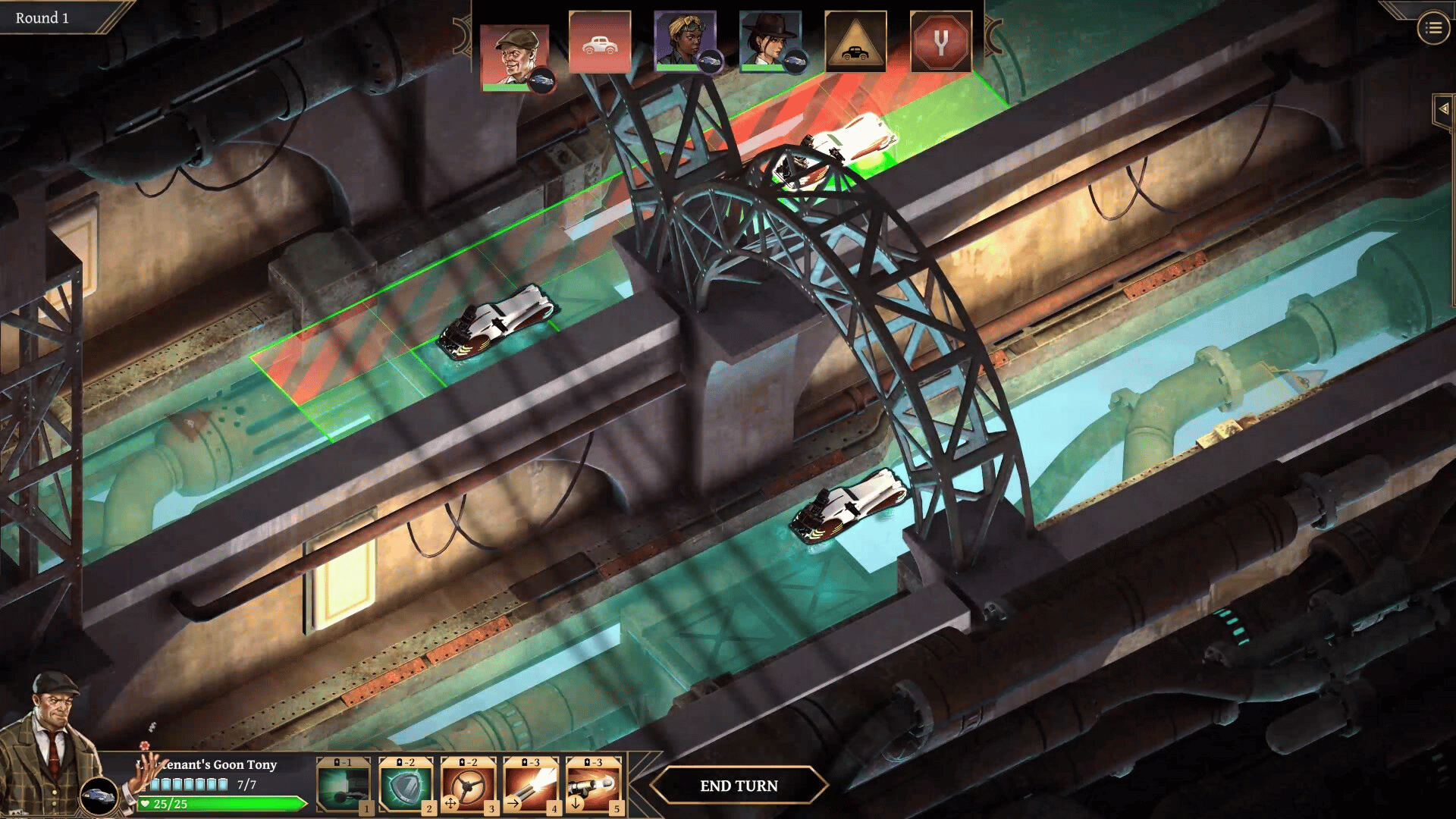Image resolution: width=1456 pixels, height=819 pixels.
Task: Click the round car icon beside Tony's portrait
Action: click(x=99, y=796)
